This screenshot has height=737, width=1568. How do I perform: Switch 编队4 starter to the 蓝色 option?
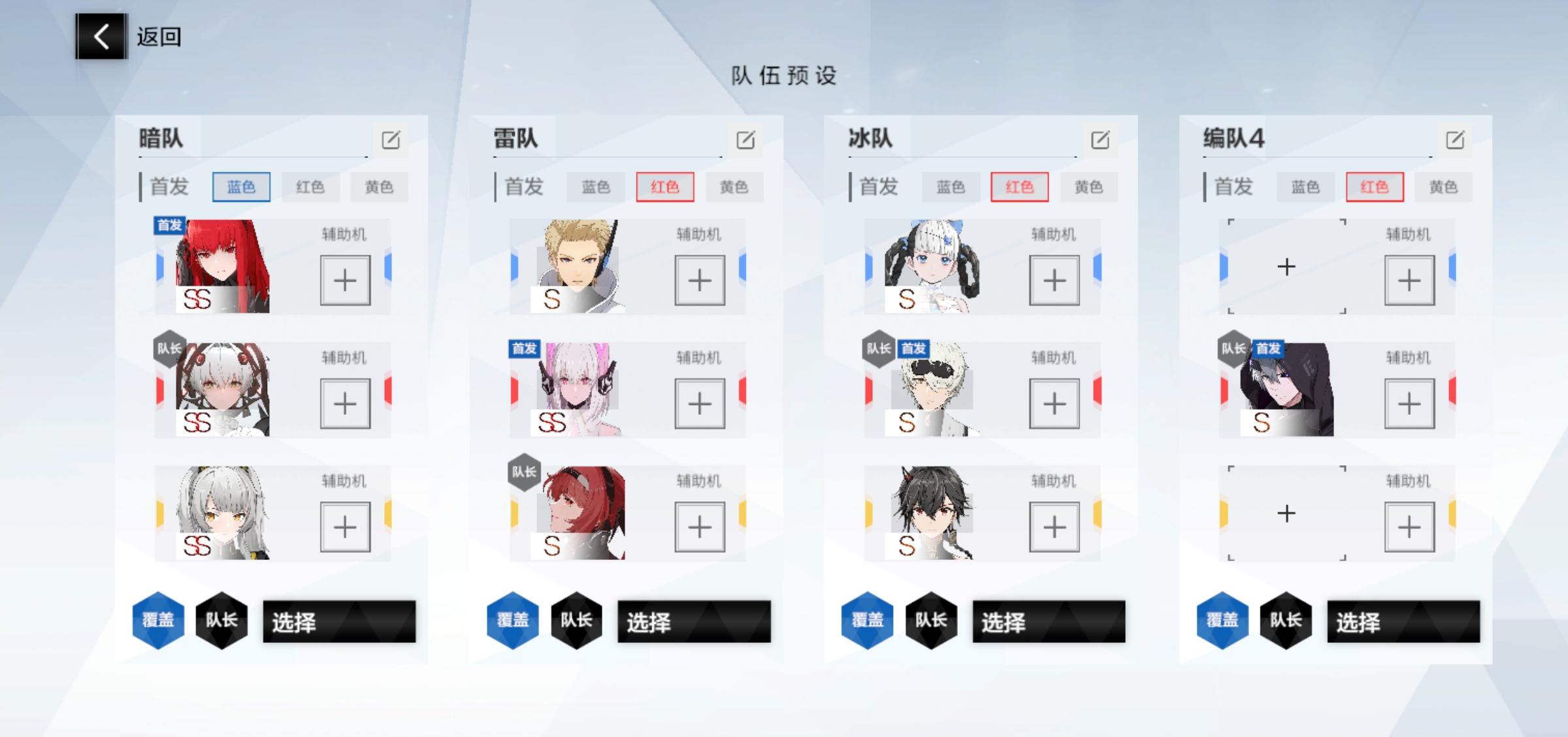pyautogui.click(x=1305, y=187)
